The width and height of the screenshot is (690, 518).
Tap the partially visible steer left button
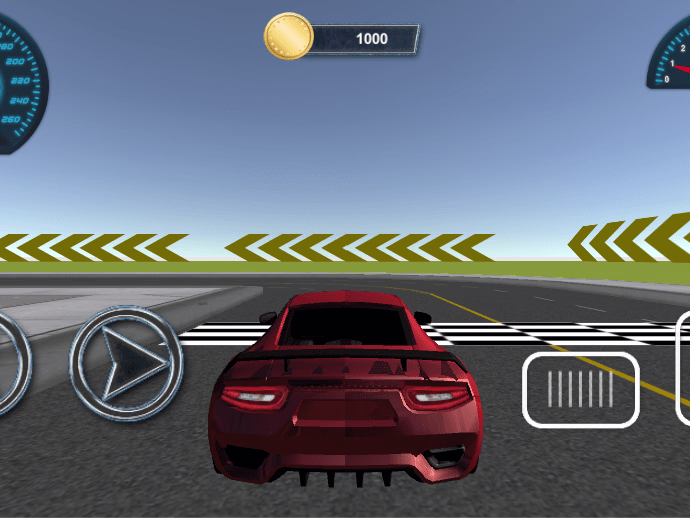10,362
